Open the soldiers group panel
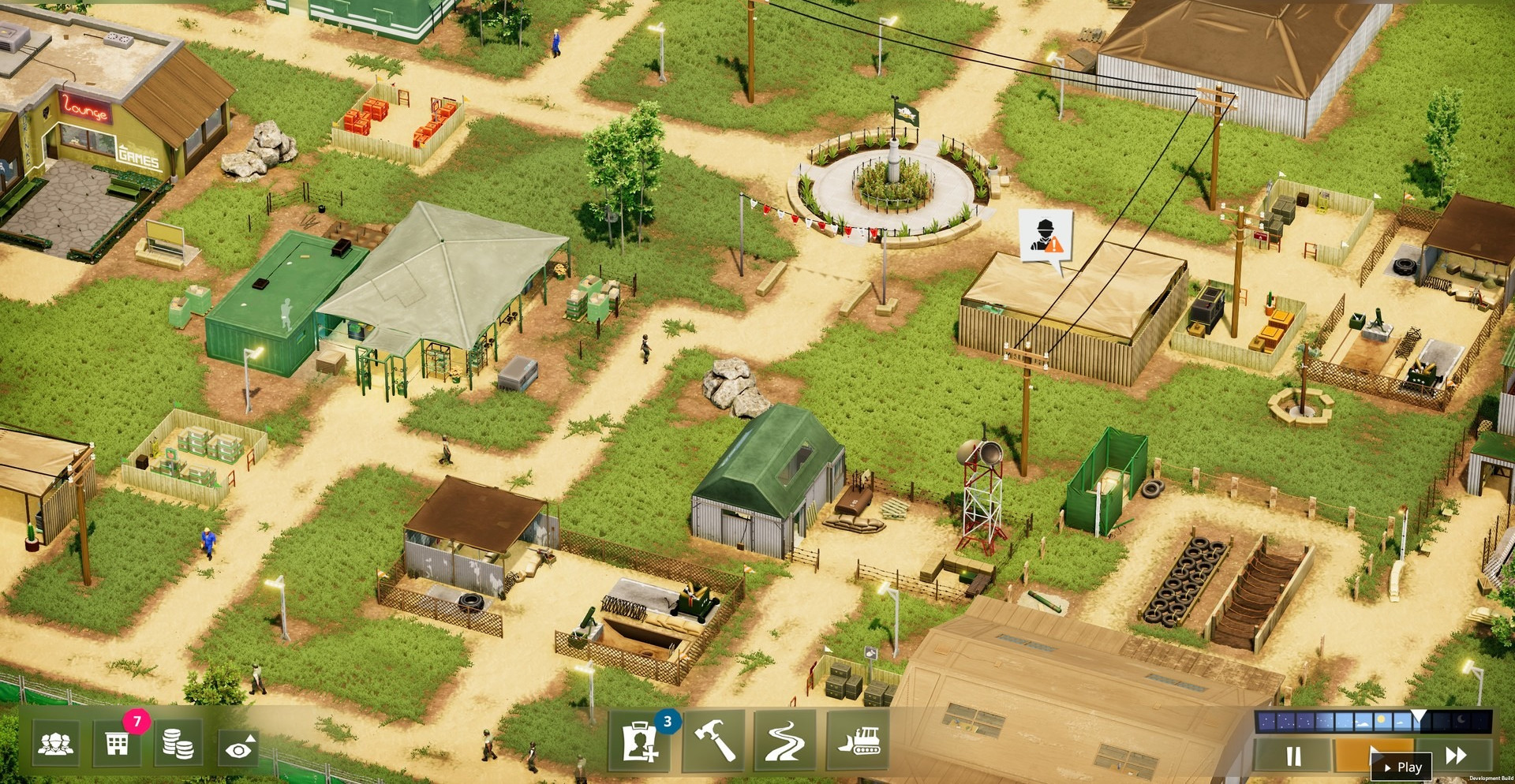This screenshot has height=784, width=1515. coord(55,743)
